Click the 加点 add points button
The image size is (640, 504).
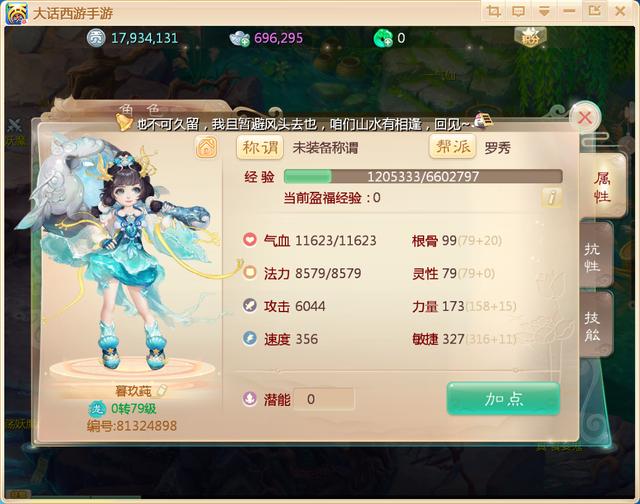coord(502,398)
